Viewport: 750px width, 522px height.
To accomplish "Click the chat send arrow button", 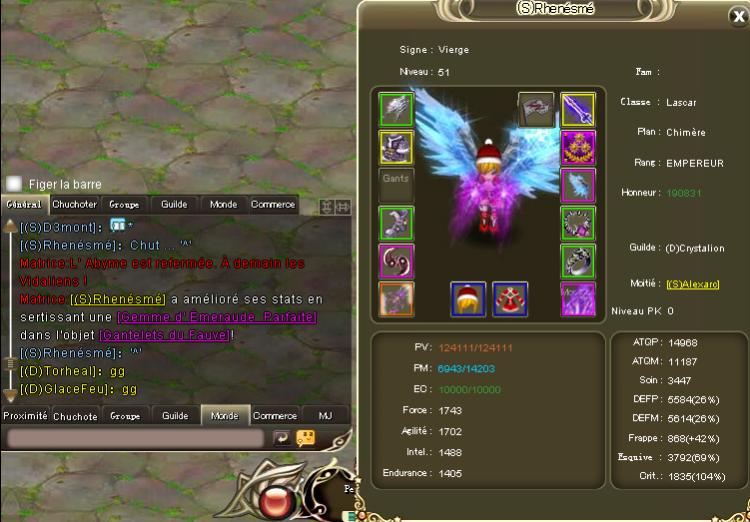I will pyautogui.click(x=281, y=438).
